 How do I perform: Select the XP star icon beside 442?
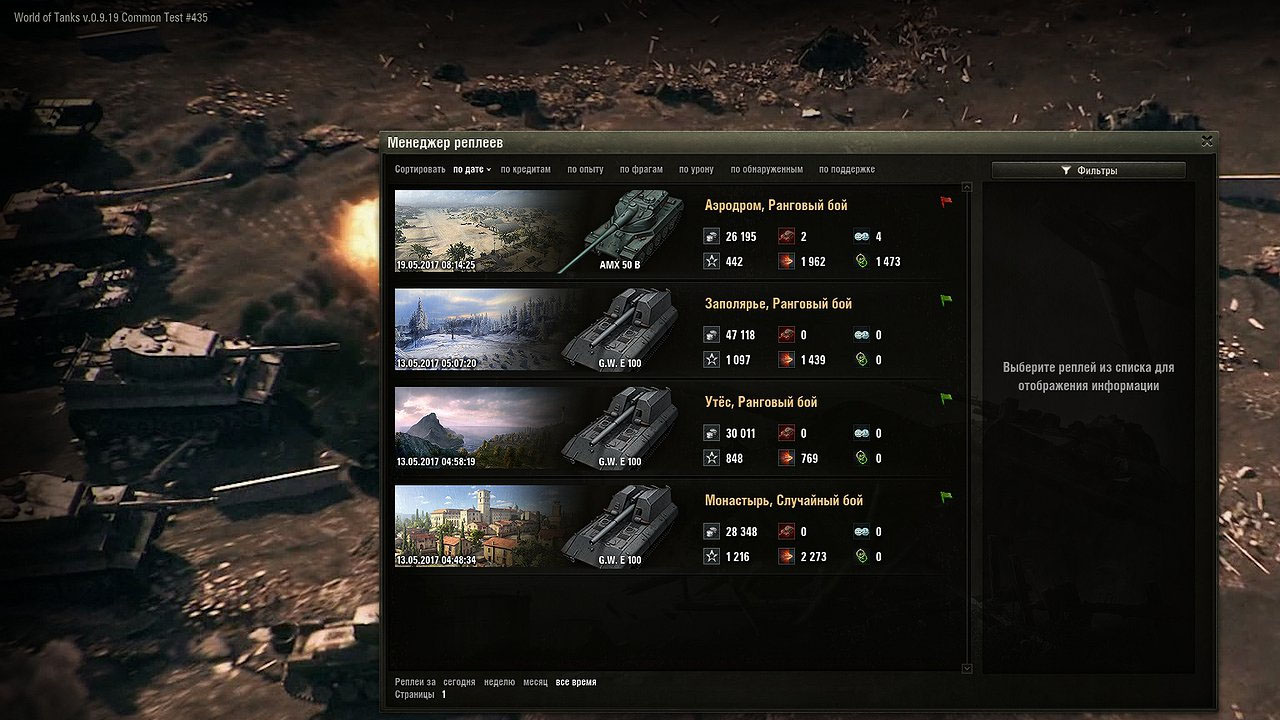click(711, 261)
